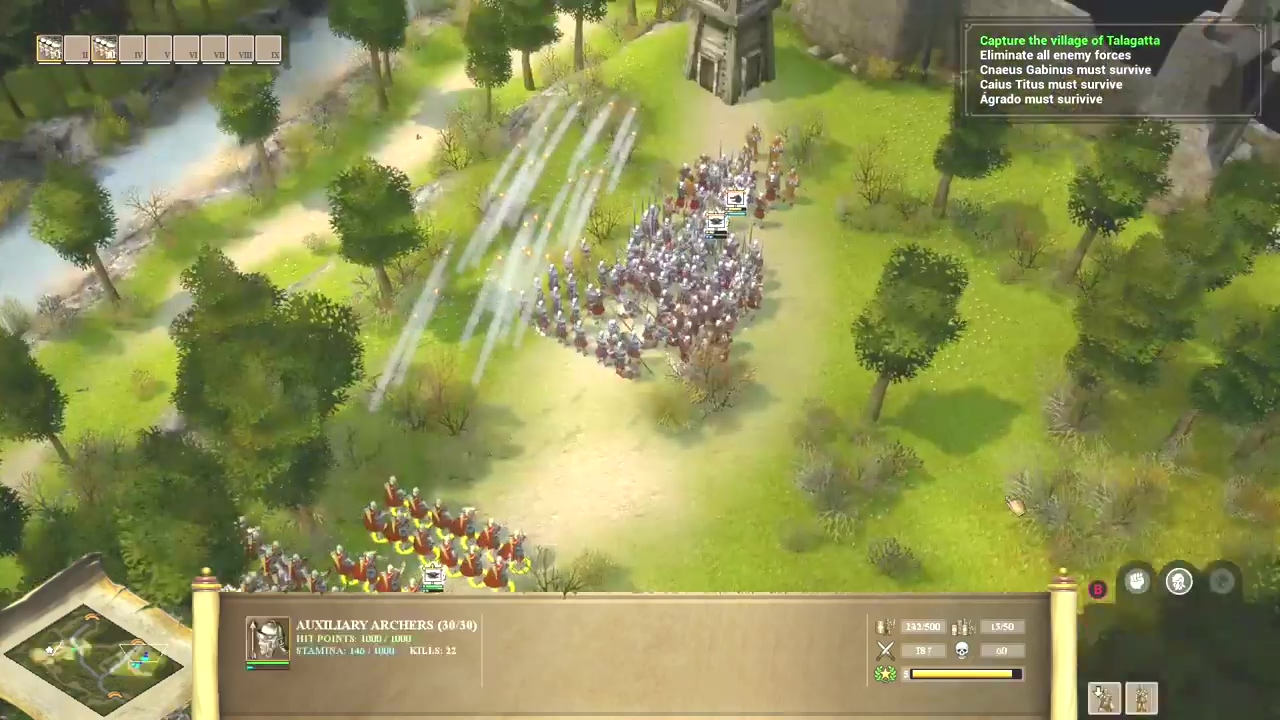
Task: Open the mission objectives panel
Action: click(x=1110, y=70)
